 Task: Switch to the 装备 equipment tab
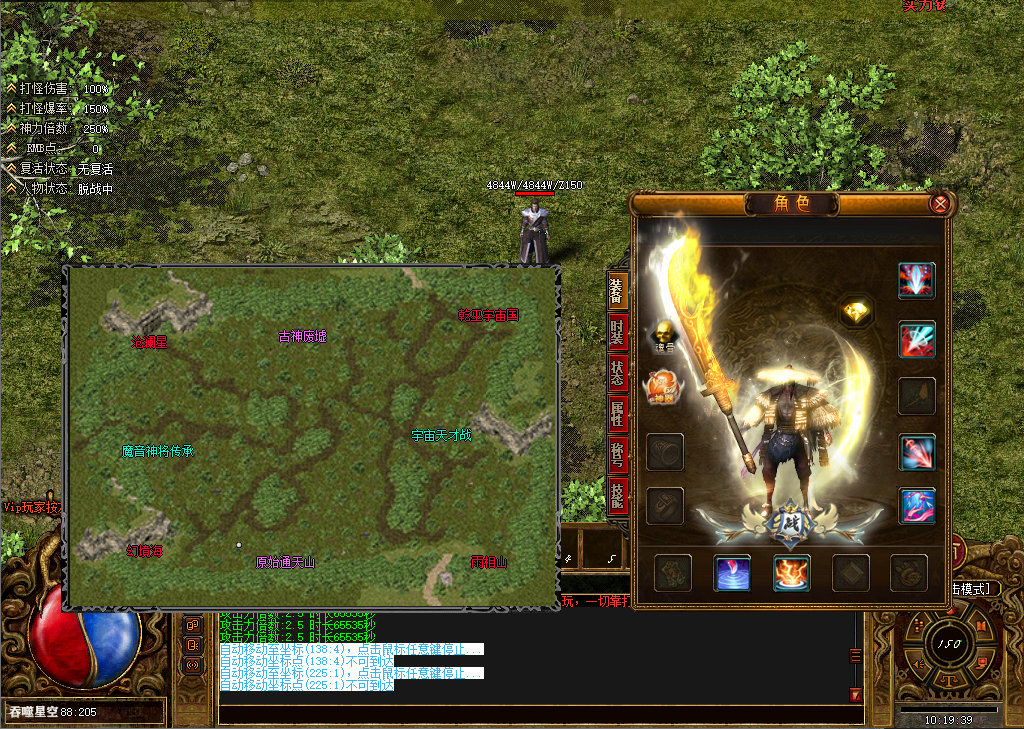618,288
